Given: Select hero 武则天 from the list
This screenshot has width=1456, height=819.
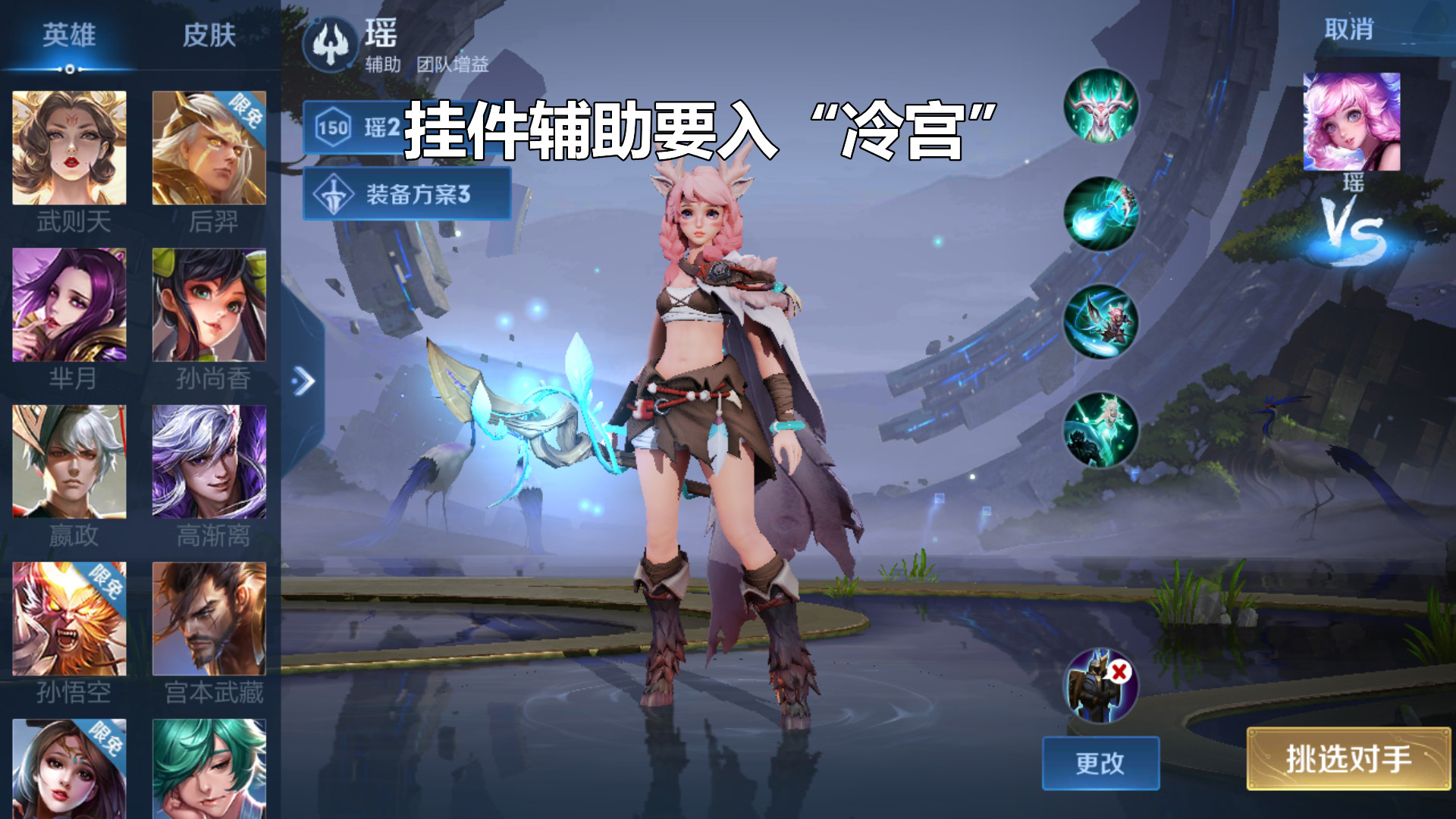Looking at the screenshot, I should coord(69,148).
